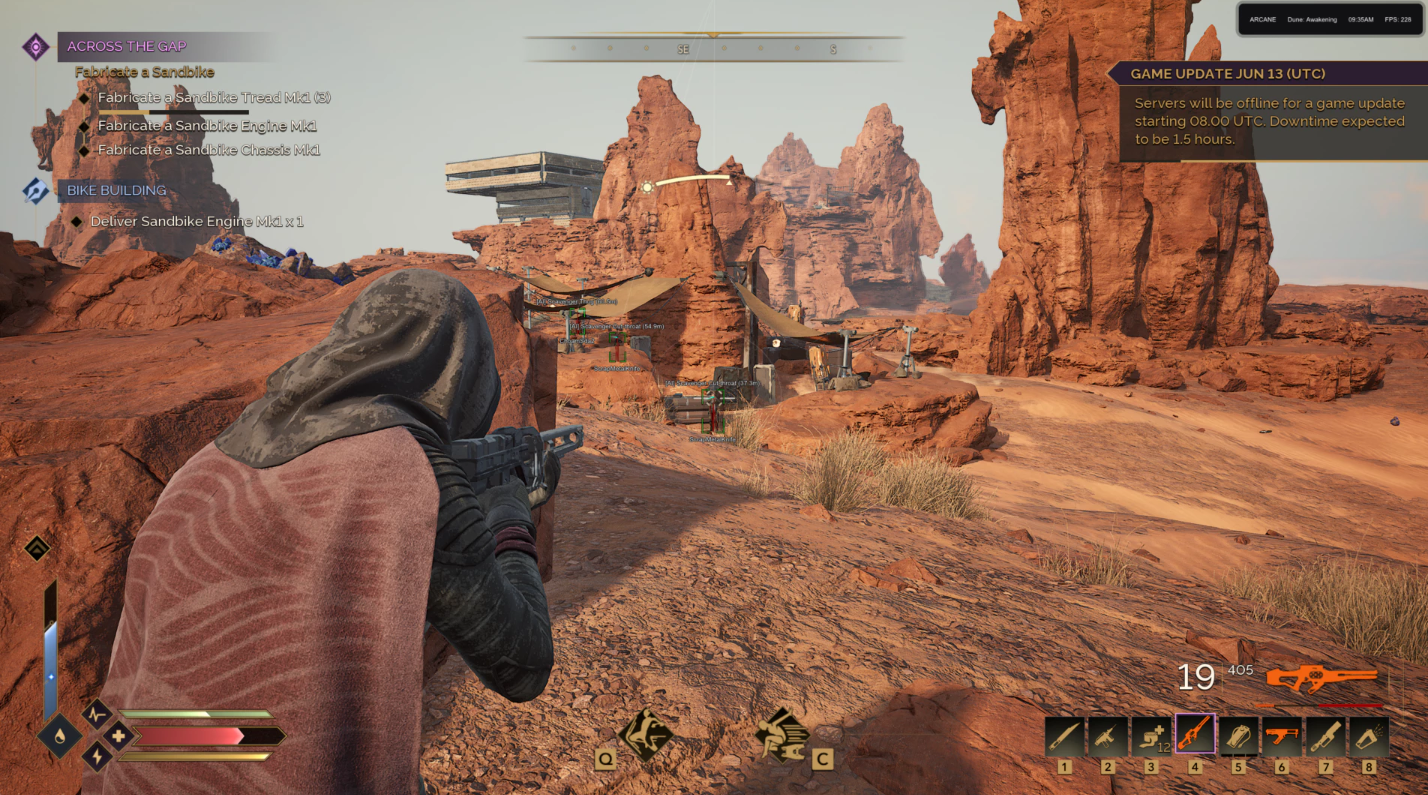Select the highlighted orange rifle hotbar slot
The height and width of the screenshot is (795, 1428).
pyautogui.click(x=1195, y=734)
